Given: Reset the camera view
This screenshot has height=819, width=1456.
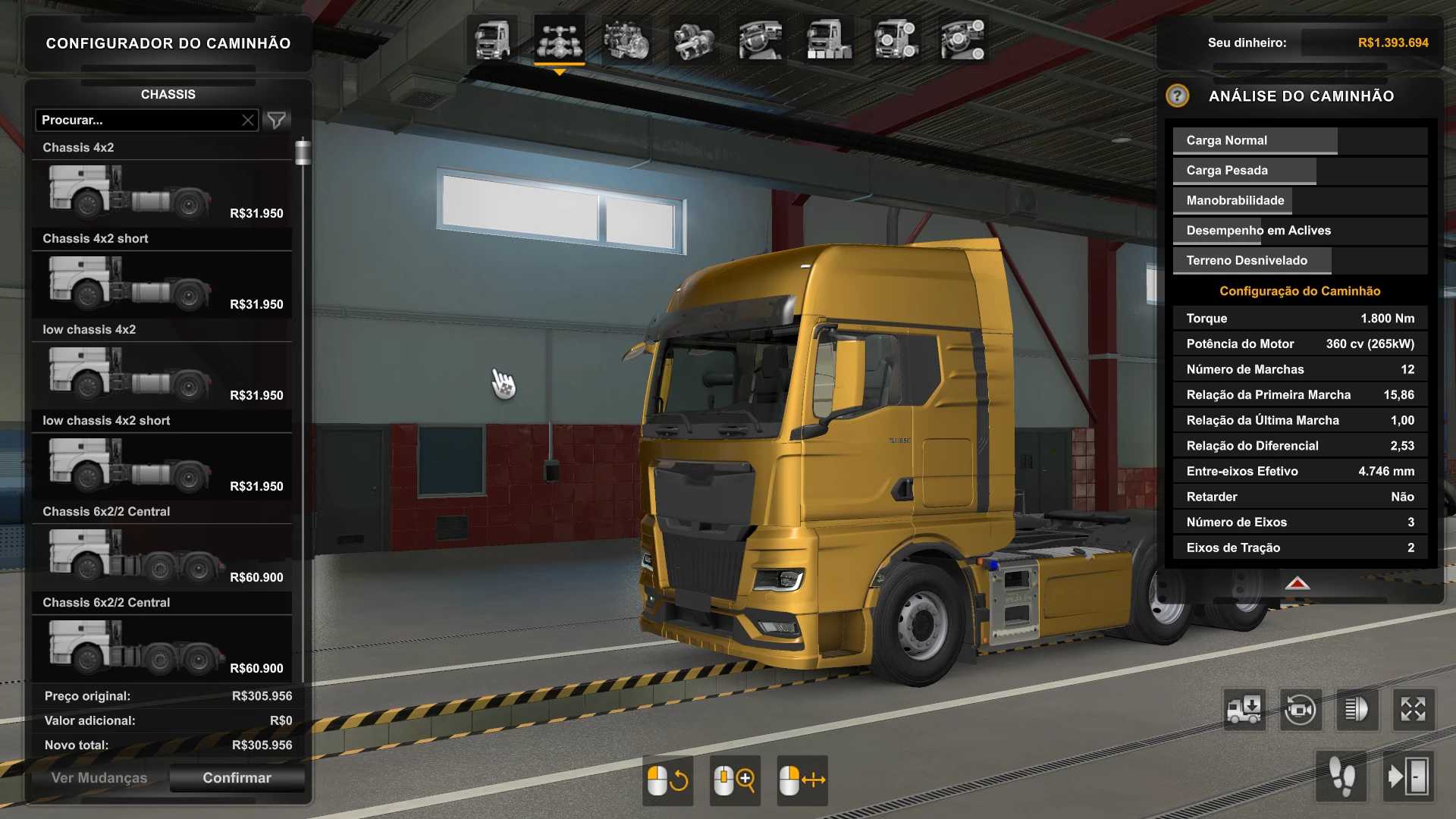Looking at the screenshot, I should (1301, 710).
